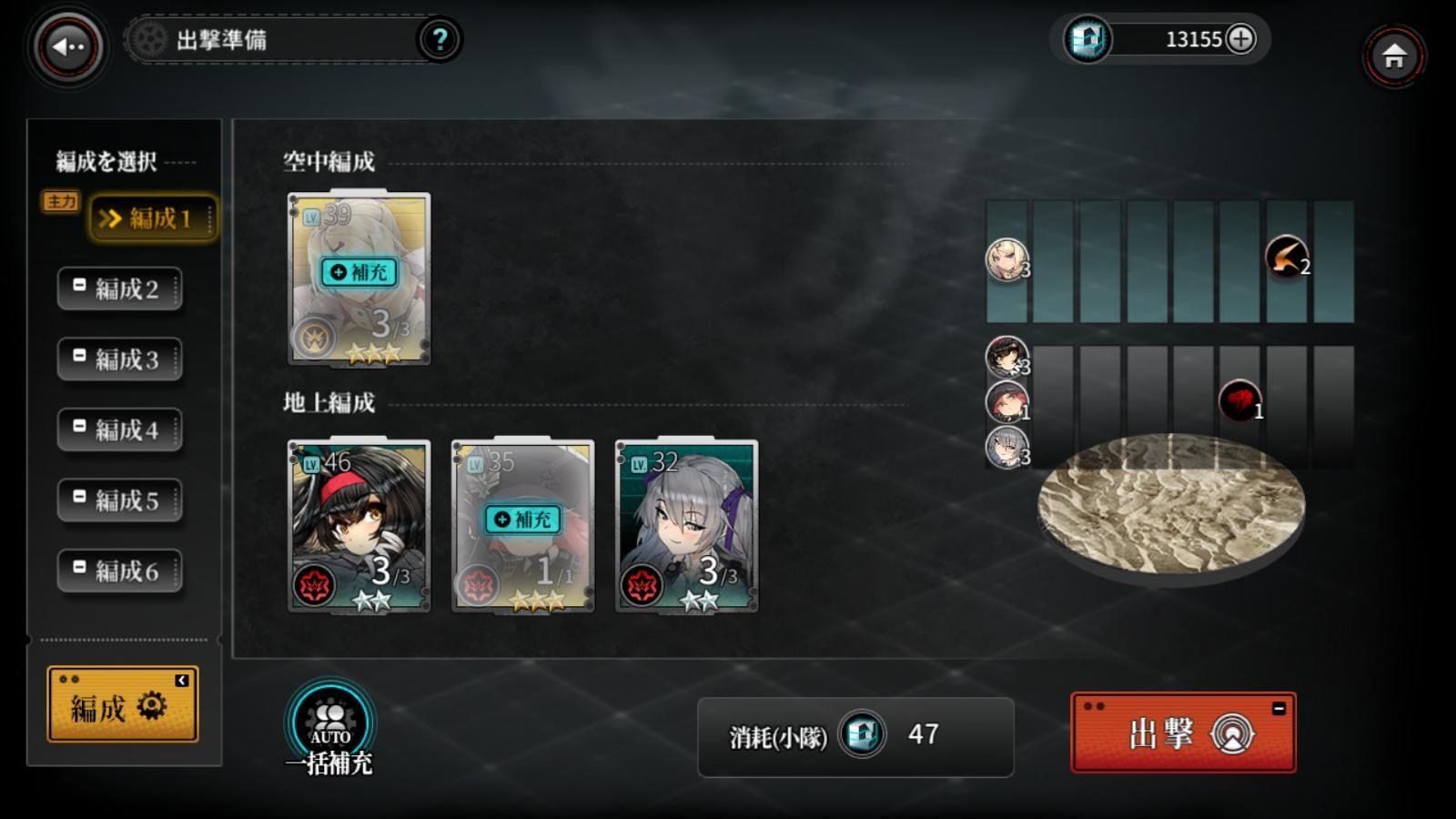Add more currency with the plus button
This screenshot has width=1456, height=819.
point(1240,38)
